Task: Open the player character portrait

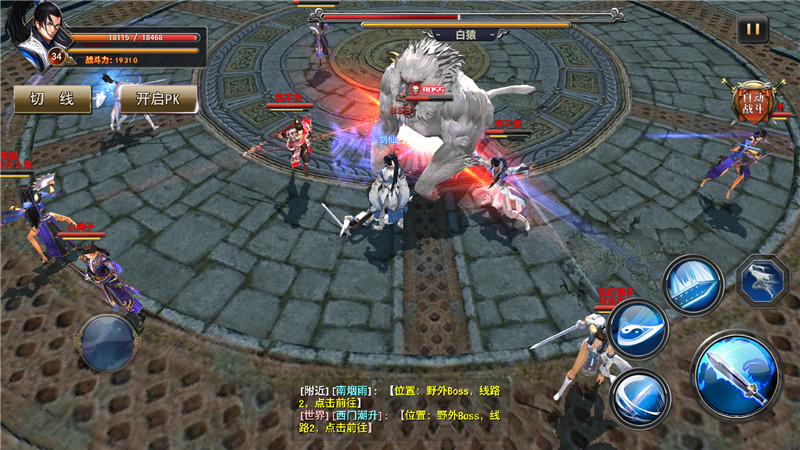Action: click(35, 28)
